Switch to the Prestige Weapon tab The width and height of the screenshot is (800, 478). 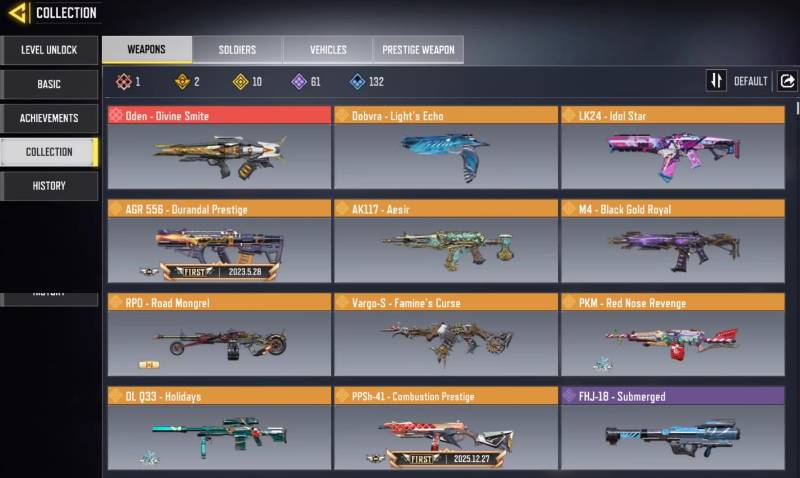click(418, 50)
